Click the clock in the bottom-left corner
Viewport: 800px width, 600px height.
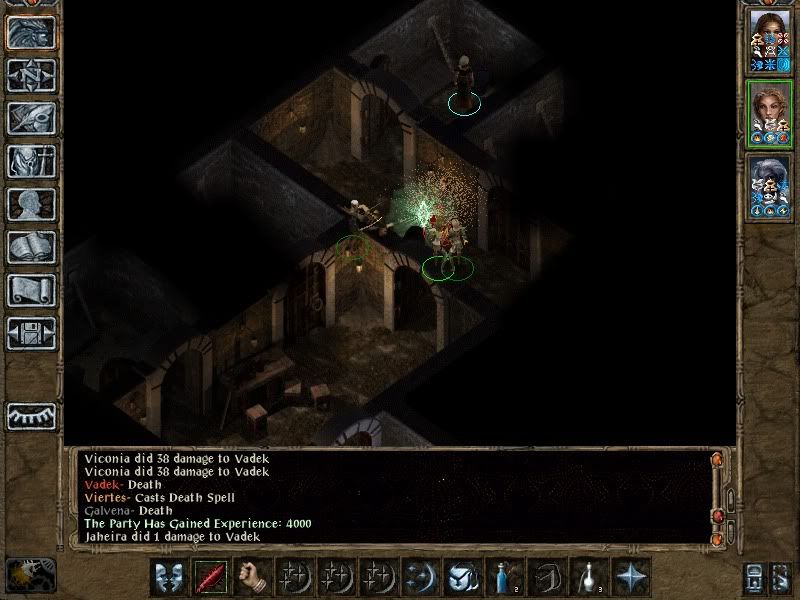pyautogui.click(x=29, y=574)
